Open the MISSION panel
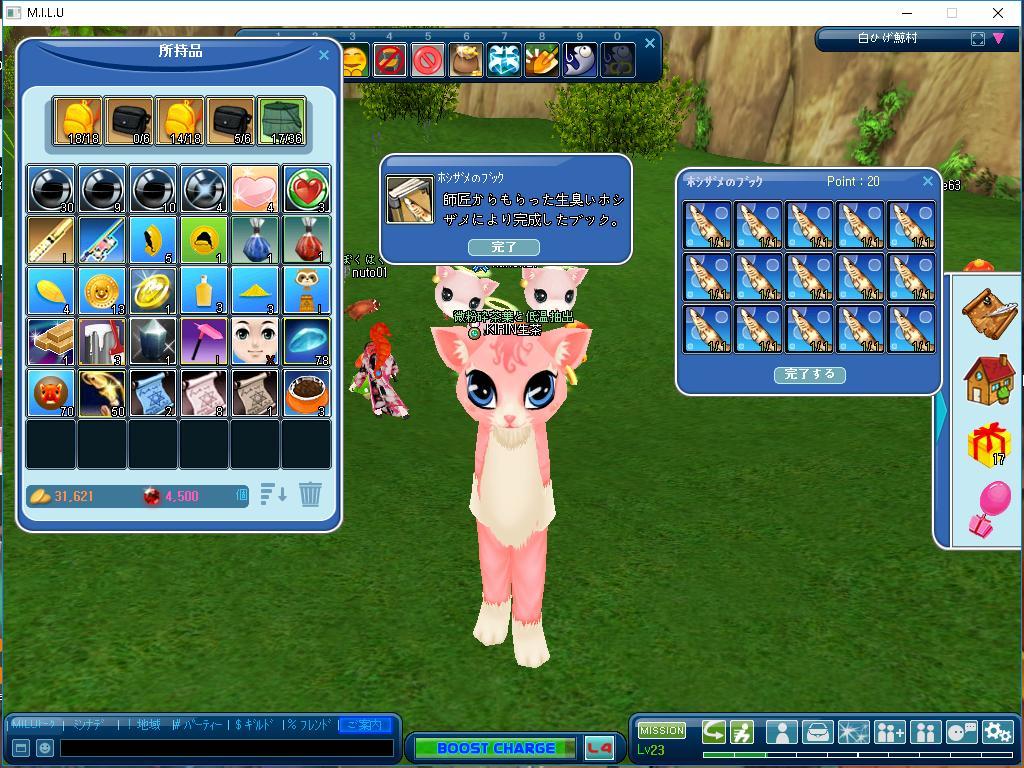Image resolution: width=1024 pixels, height=768 pixels. click(x=661, y=730)
